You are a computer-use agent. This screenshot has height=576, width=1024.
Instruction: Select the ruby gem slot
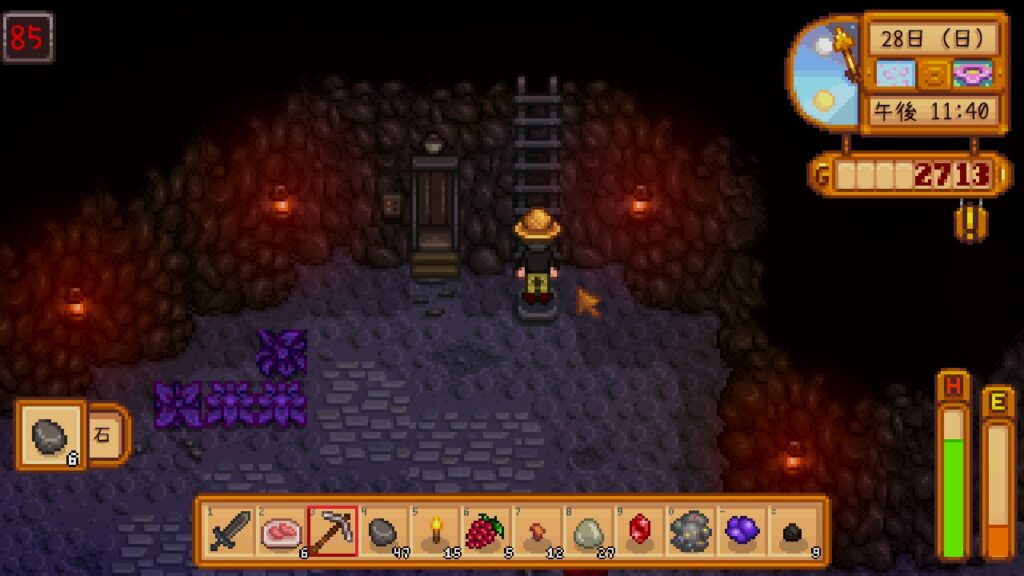tap(639, 531)
